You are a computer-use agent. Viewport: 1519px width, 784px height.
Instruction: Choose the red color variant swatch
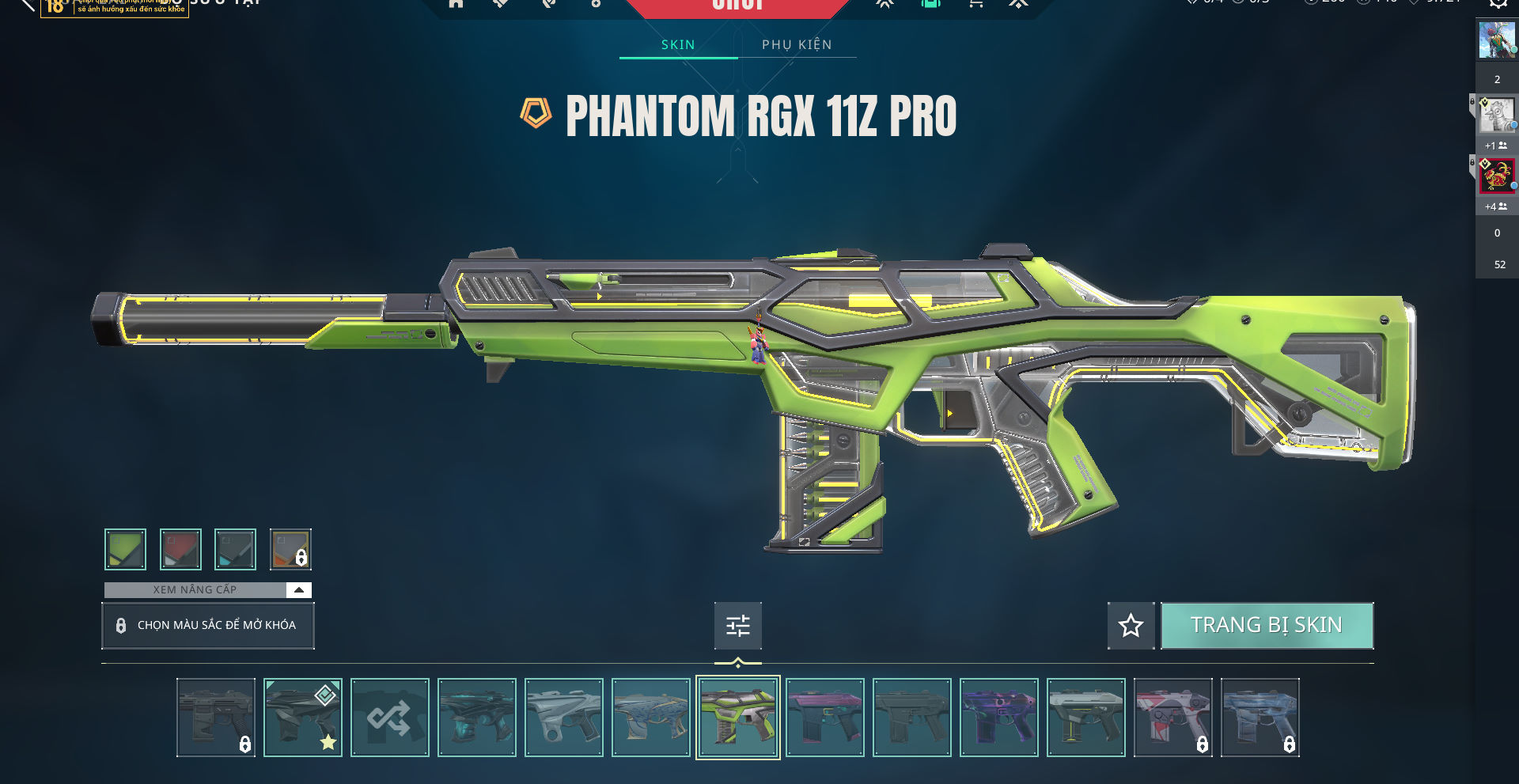click(x=180, y=549)
